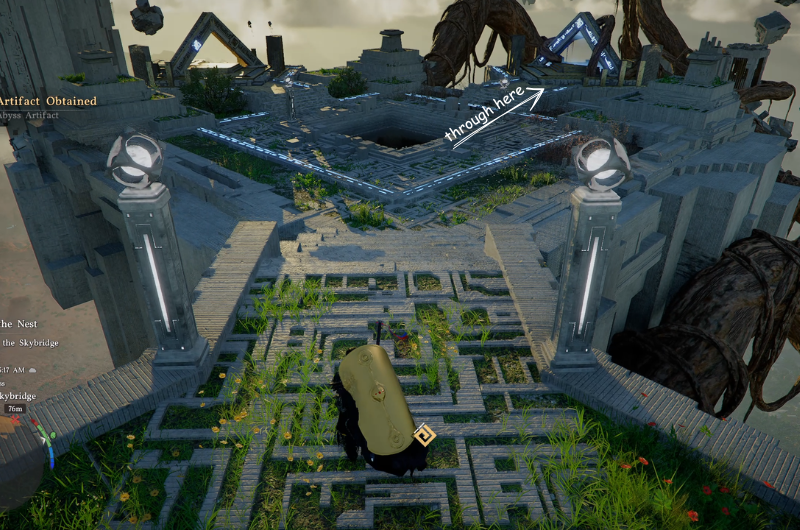800x530 pixels.
Task: Open The Nest quest tracker
Action: point(20,323)
